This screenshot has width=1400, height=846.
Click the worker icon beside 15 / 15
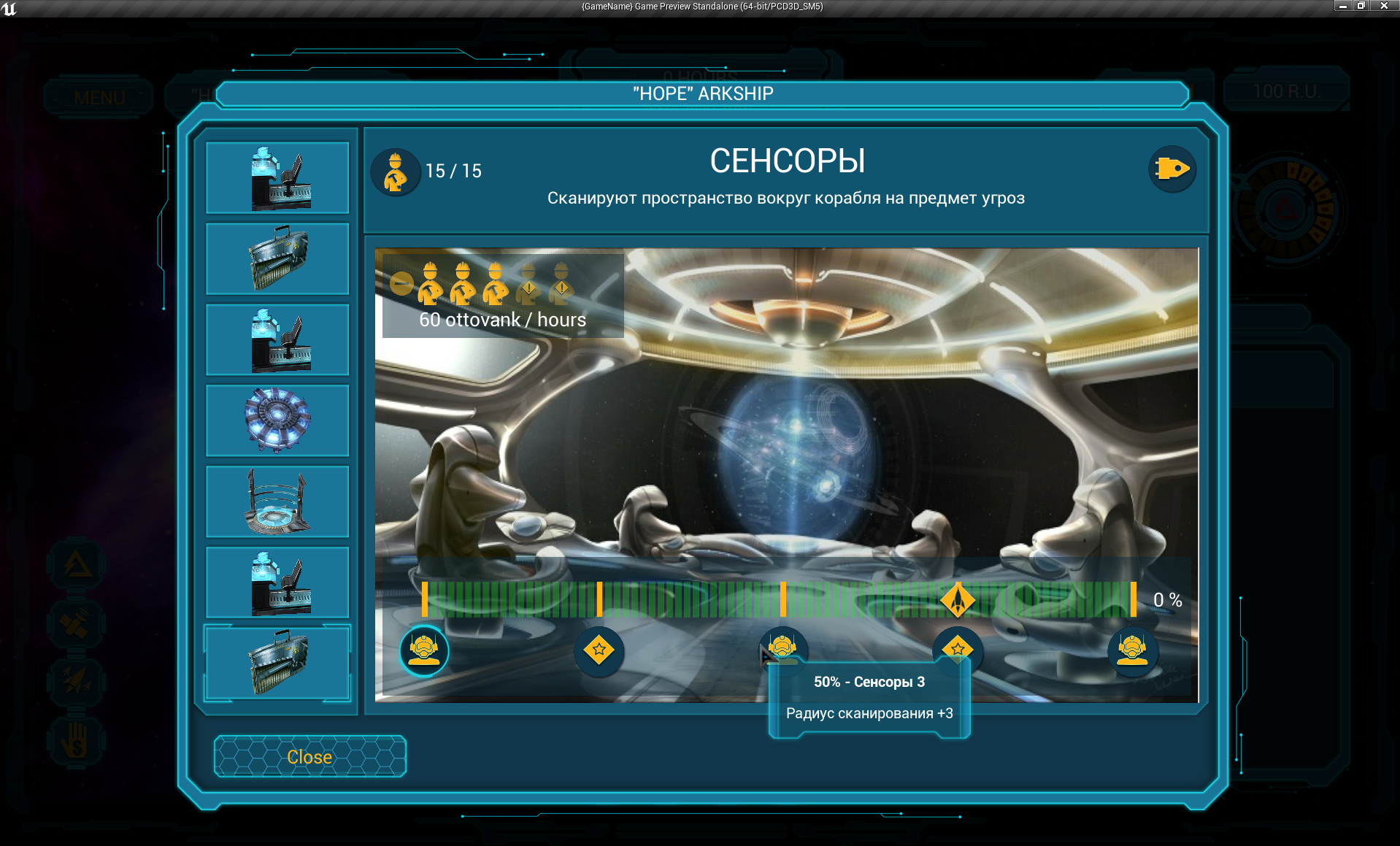(x=396, y=172)
